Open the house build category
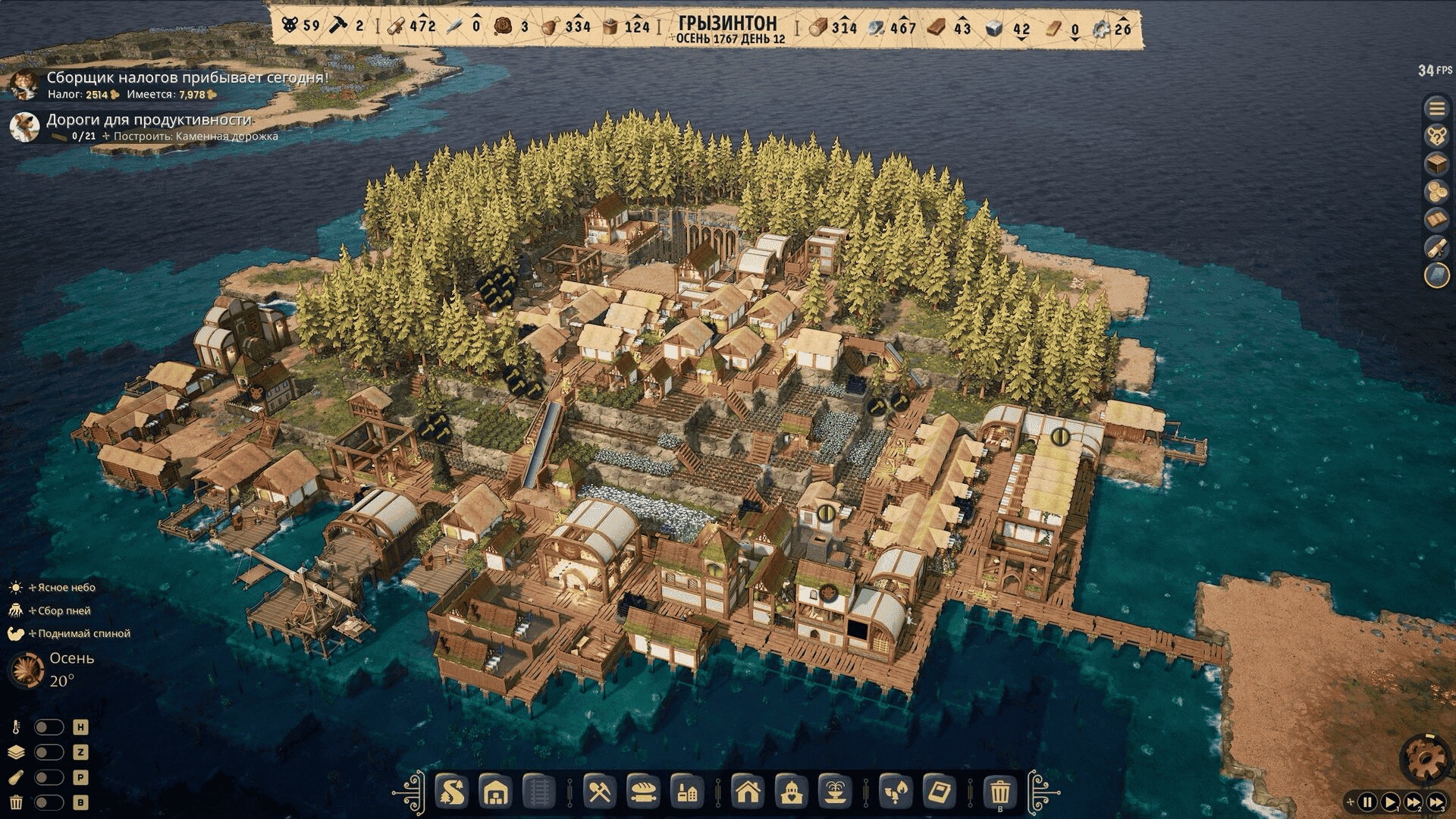The height and width of the screenshot is (819, 1456). click(x=748, y=793)
